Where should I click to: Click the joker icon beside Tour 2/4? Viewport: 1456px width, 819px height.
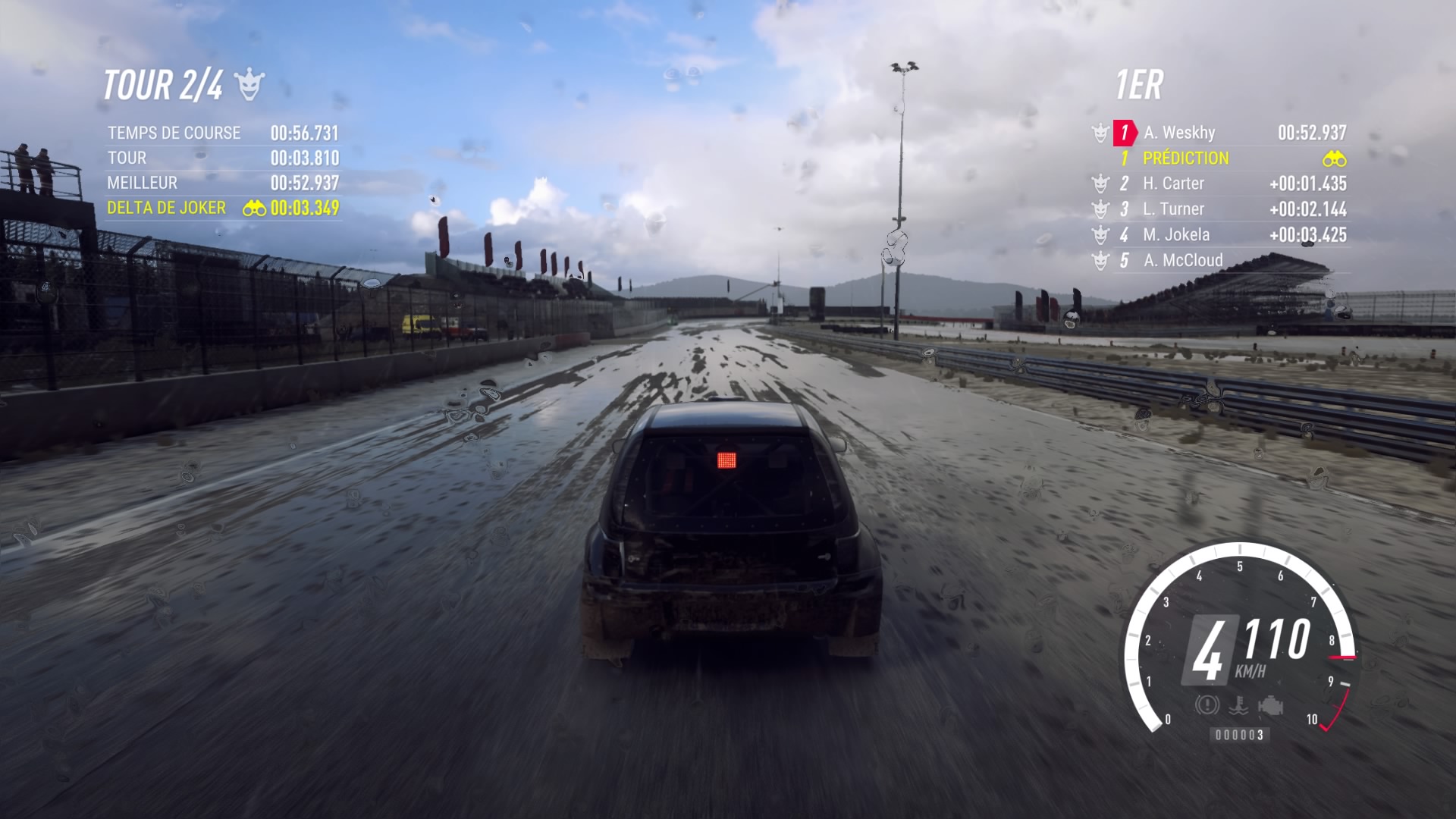(x=249, y=85)
